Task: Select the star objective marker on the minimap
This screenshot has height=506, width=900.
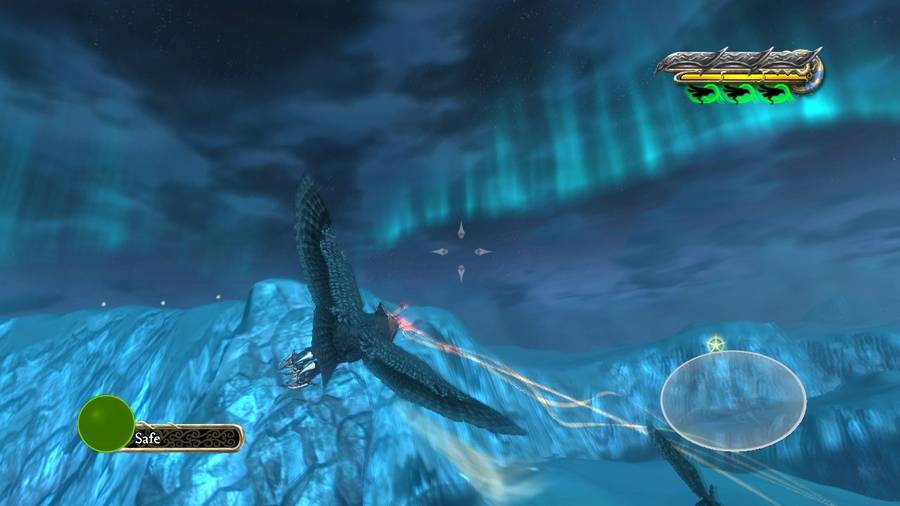Action: 715,346
